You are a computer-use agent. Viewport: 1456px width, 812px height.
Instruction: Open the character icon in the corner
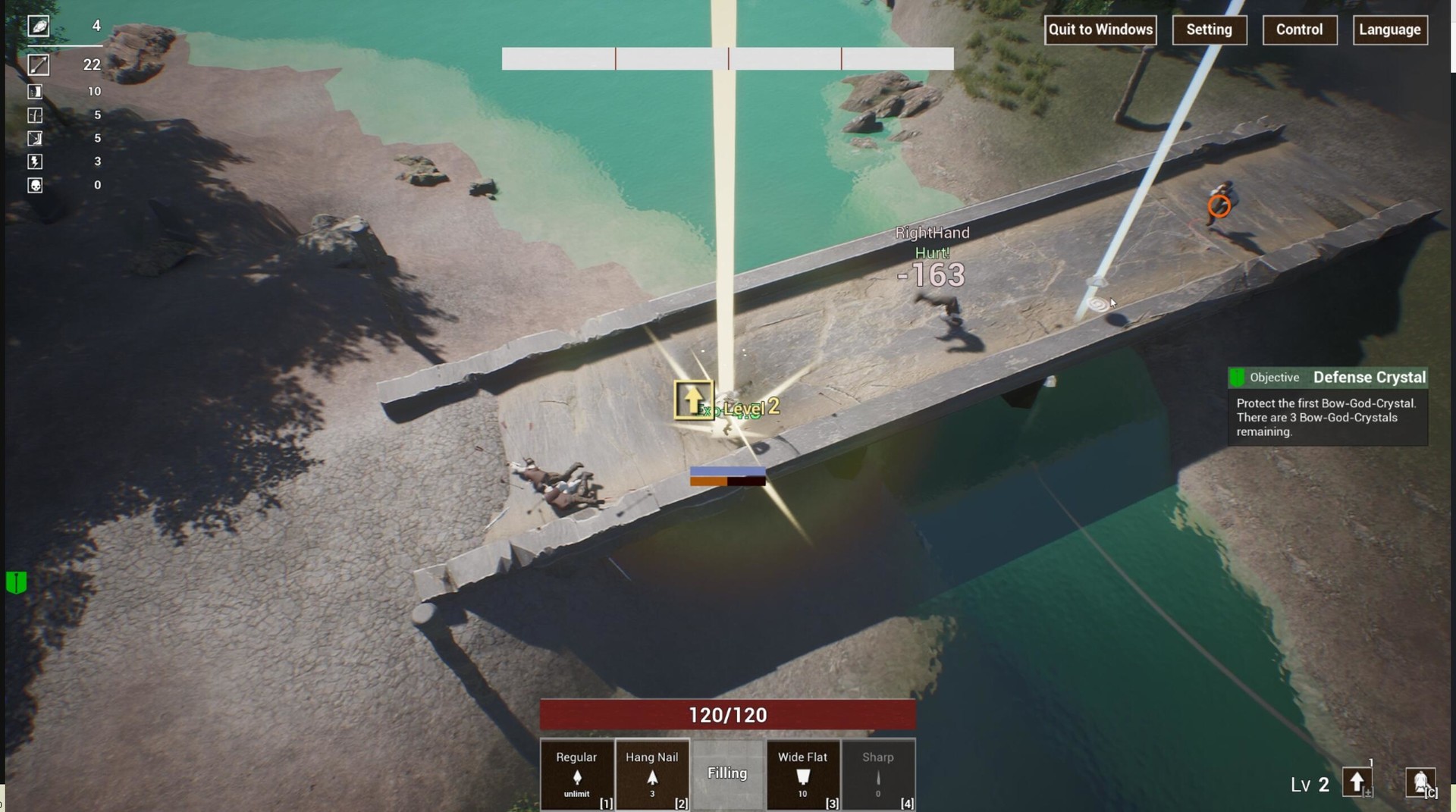[x=1420, y=782]
